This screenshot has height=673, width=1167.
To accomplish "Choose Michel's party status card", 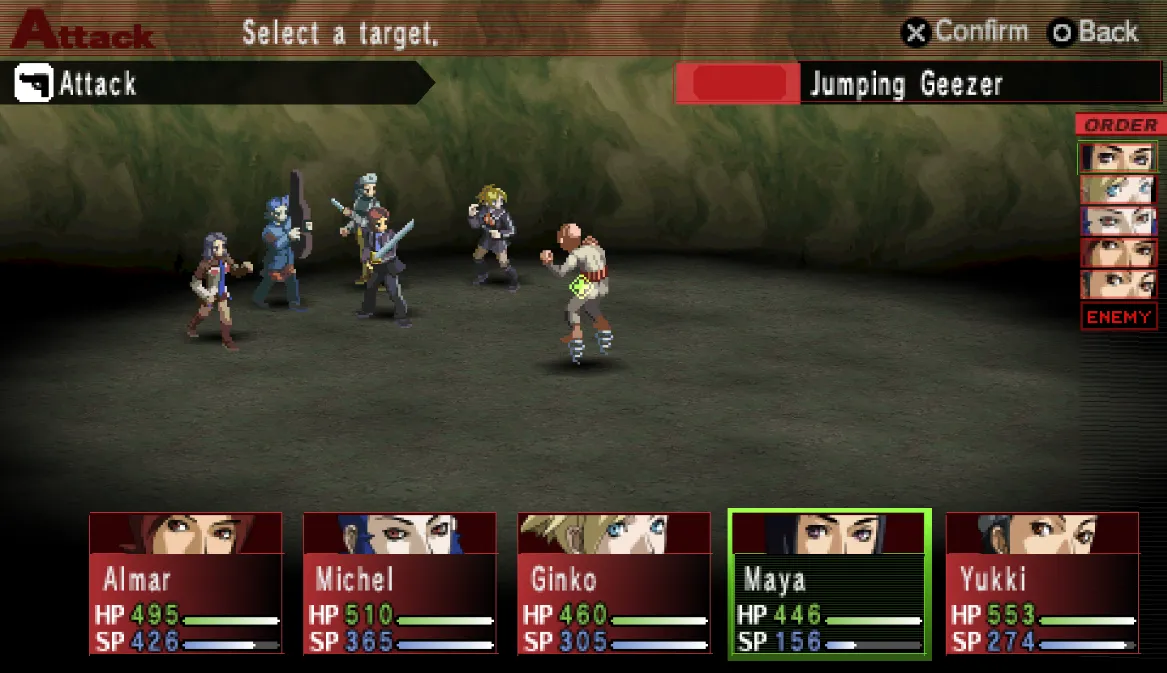I will click(400, 583).
